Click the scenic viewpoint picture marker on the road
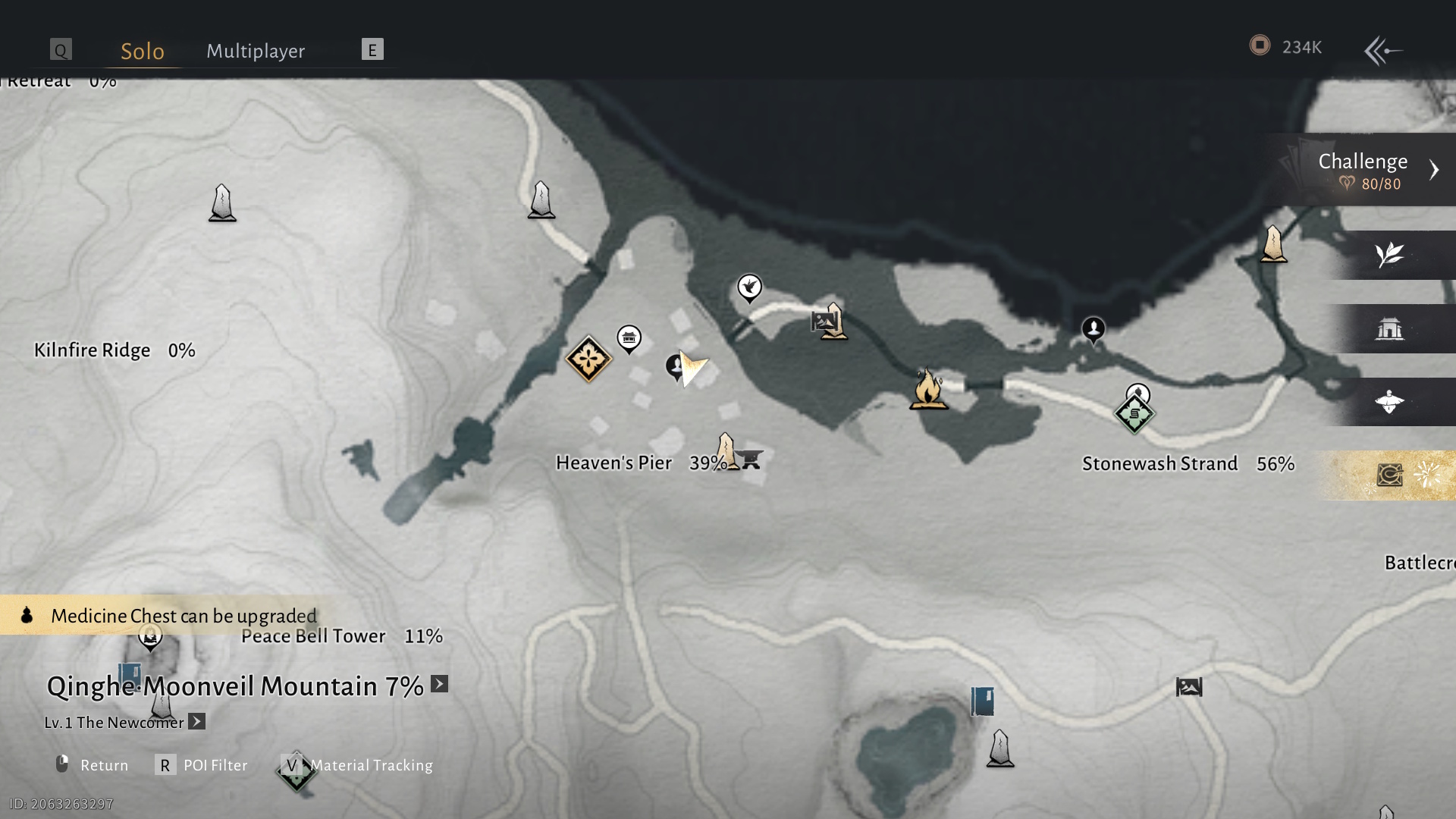Screen dimensions: 1456x819 821,322
